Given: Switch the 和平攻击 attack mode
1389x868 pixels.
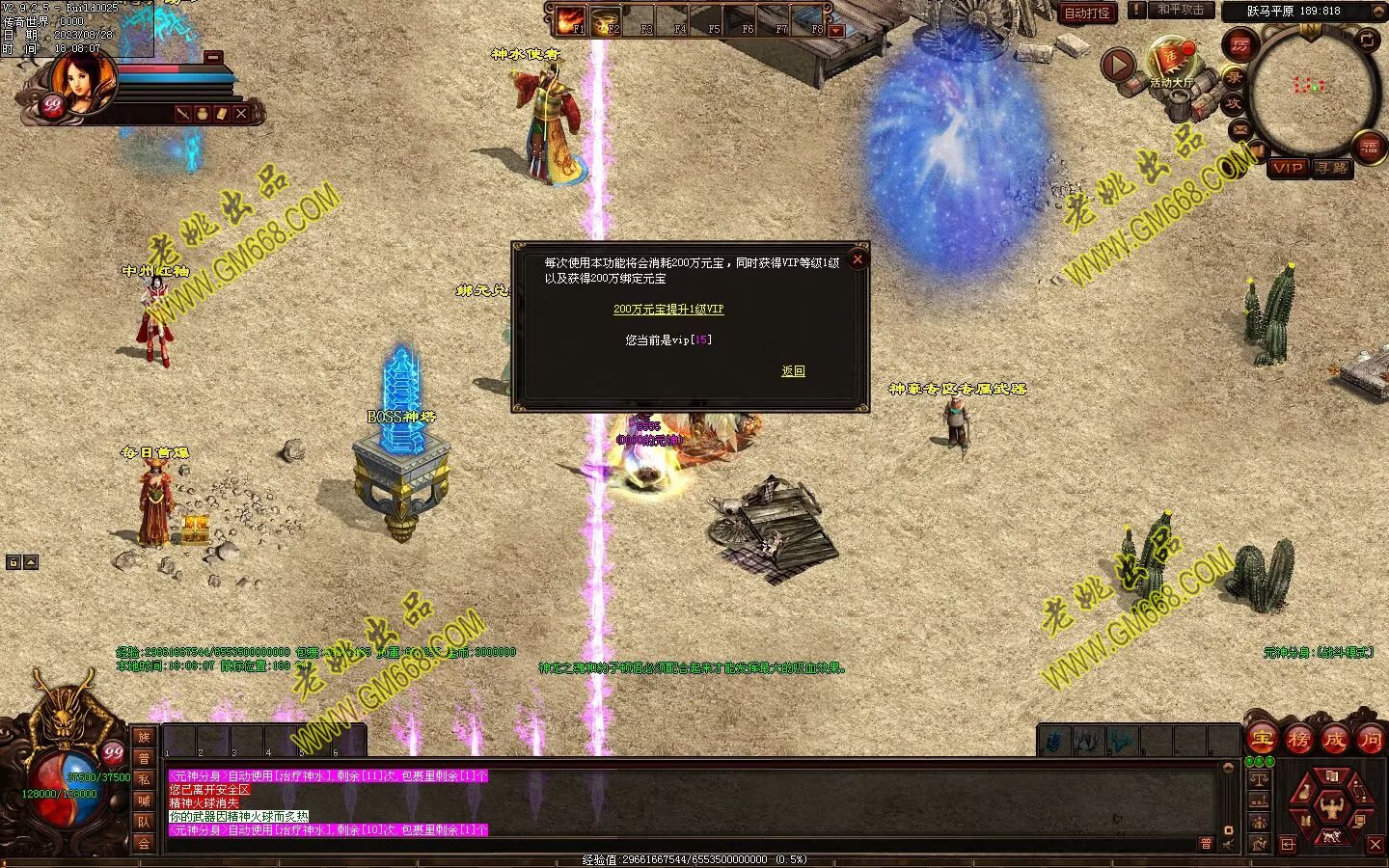Looking at the screenshot, I should (x=1180, y=10).
